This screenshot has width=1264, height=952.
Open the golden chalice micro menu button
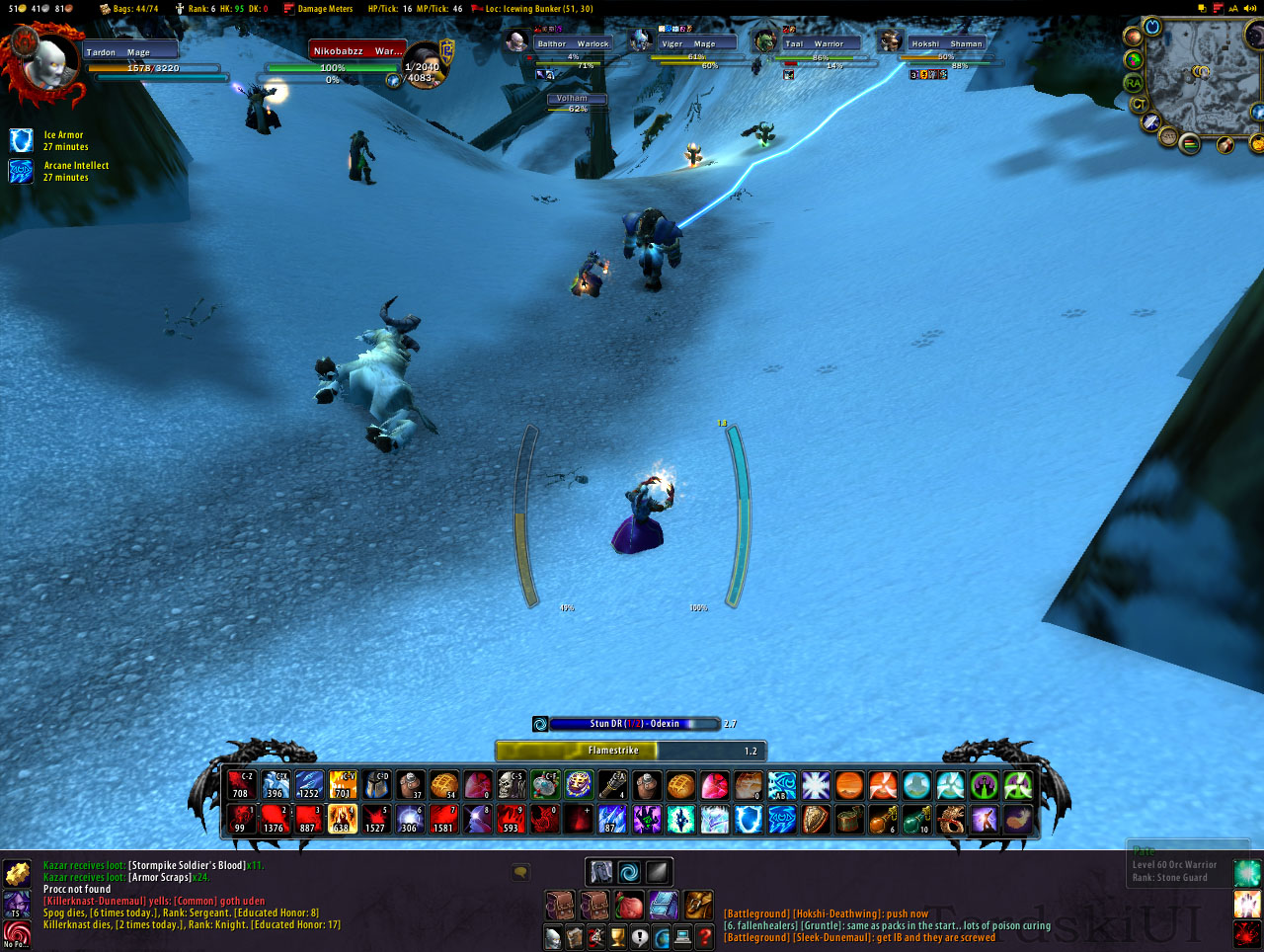click(617, 937)
